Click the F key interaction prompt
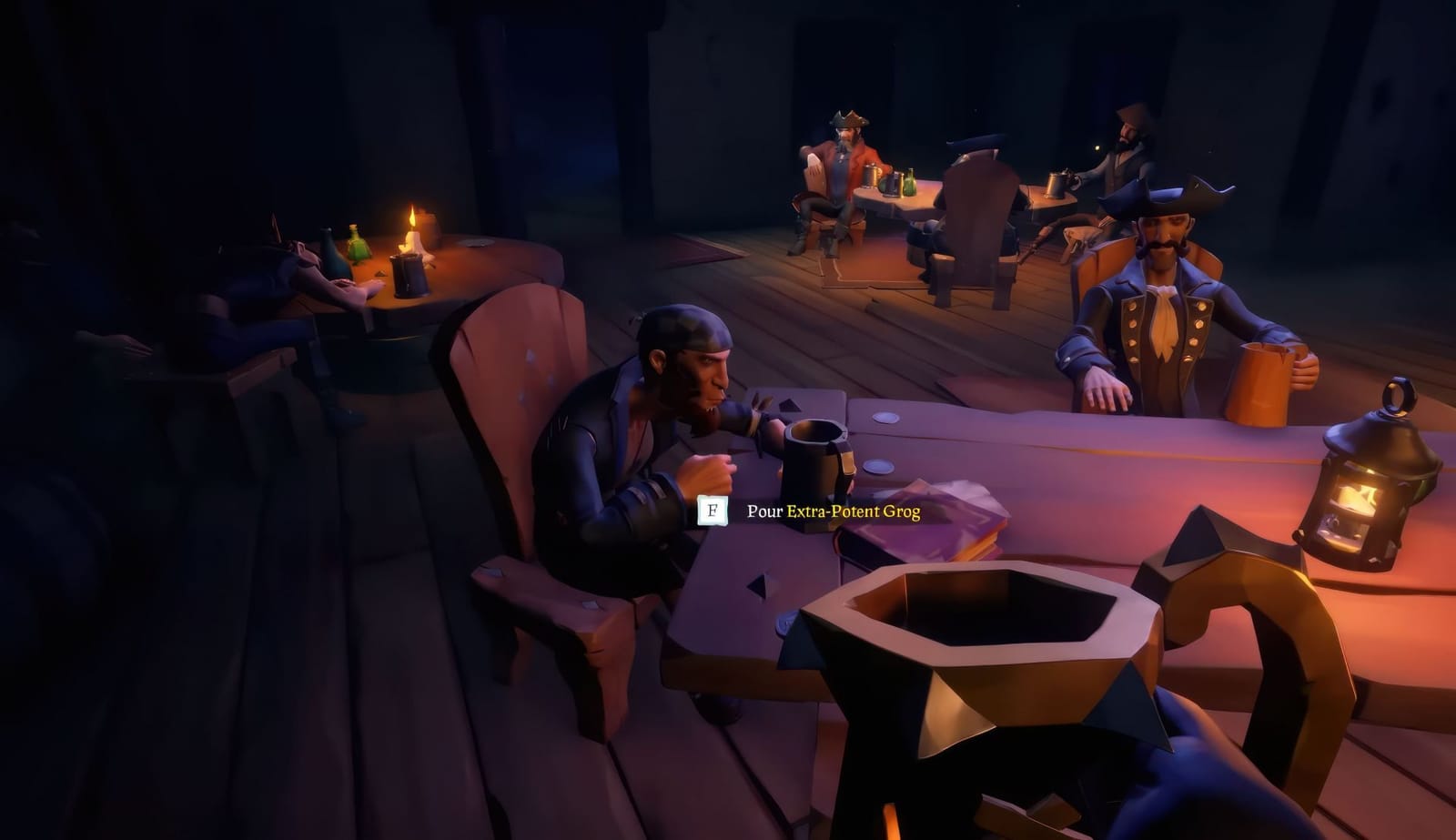Image resolution: width=1456 pixels, height=840 pixels. click(x=713, y=510)
